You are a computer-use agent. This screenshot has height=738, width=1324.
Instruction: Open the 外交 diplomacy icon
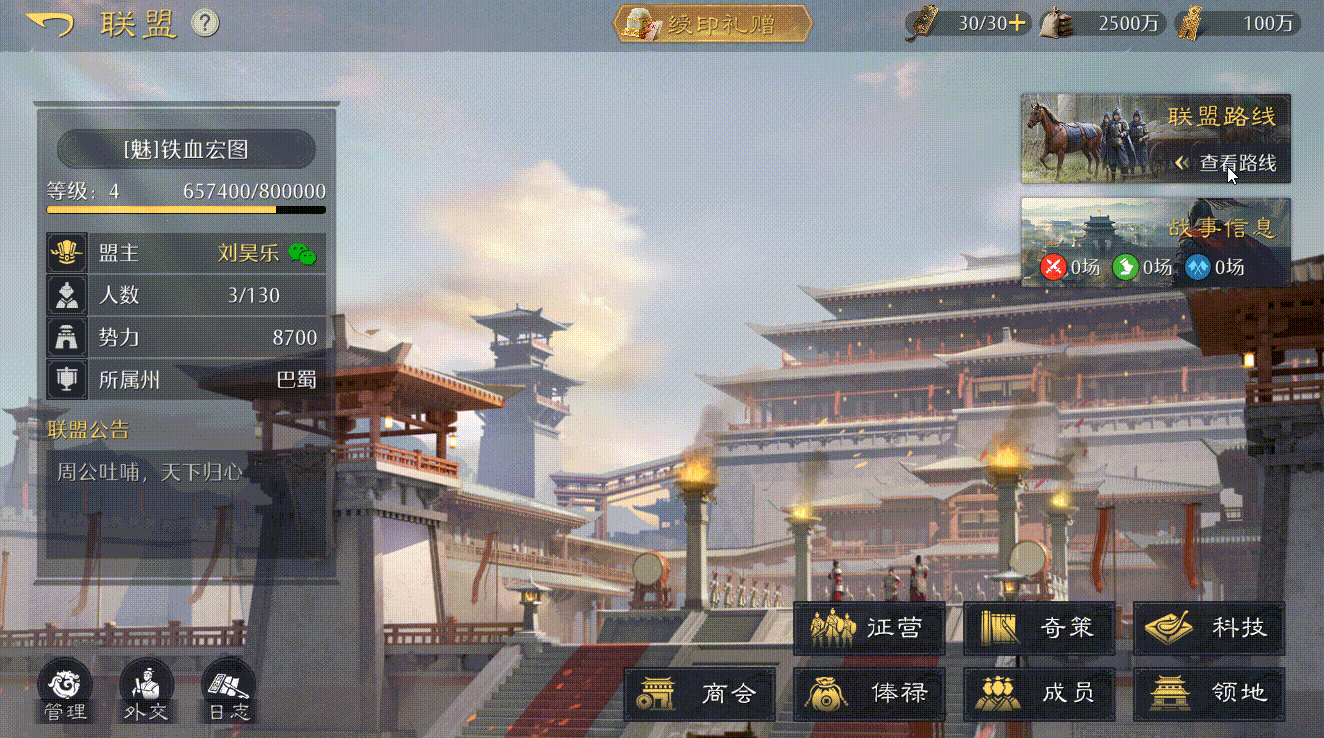(145, 688)
